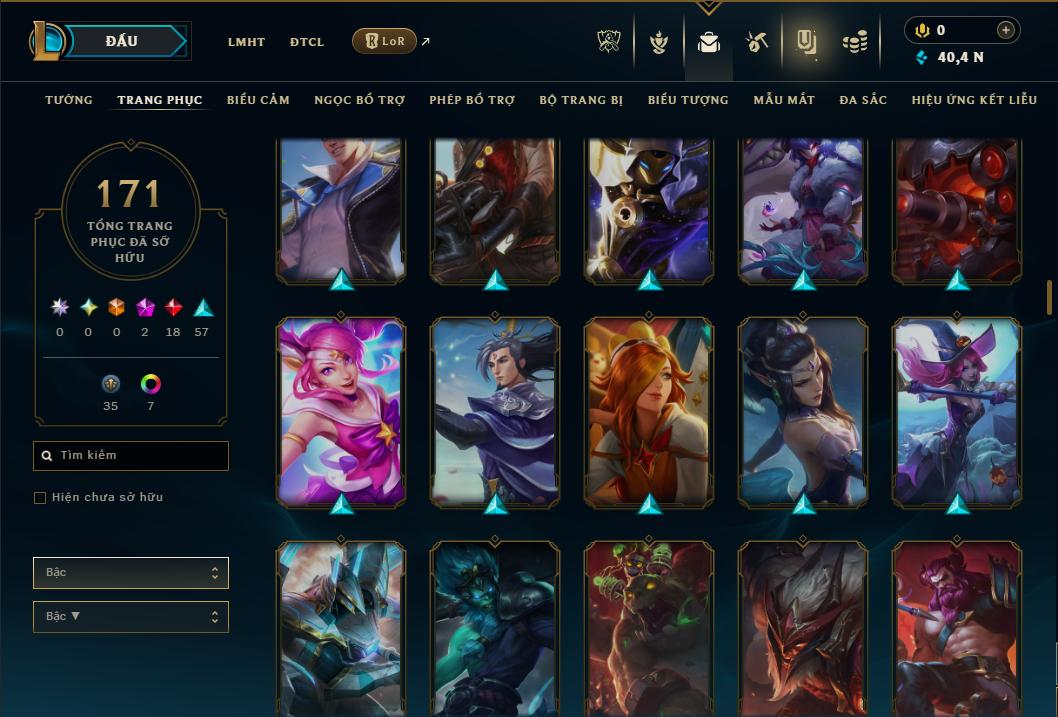
Task: Toggle the Hiện chưa sở hữu checkbox
Action: pos(40,498)
